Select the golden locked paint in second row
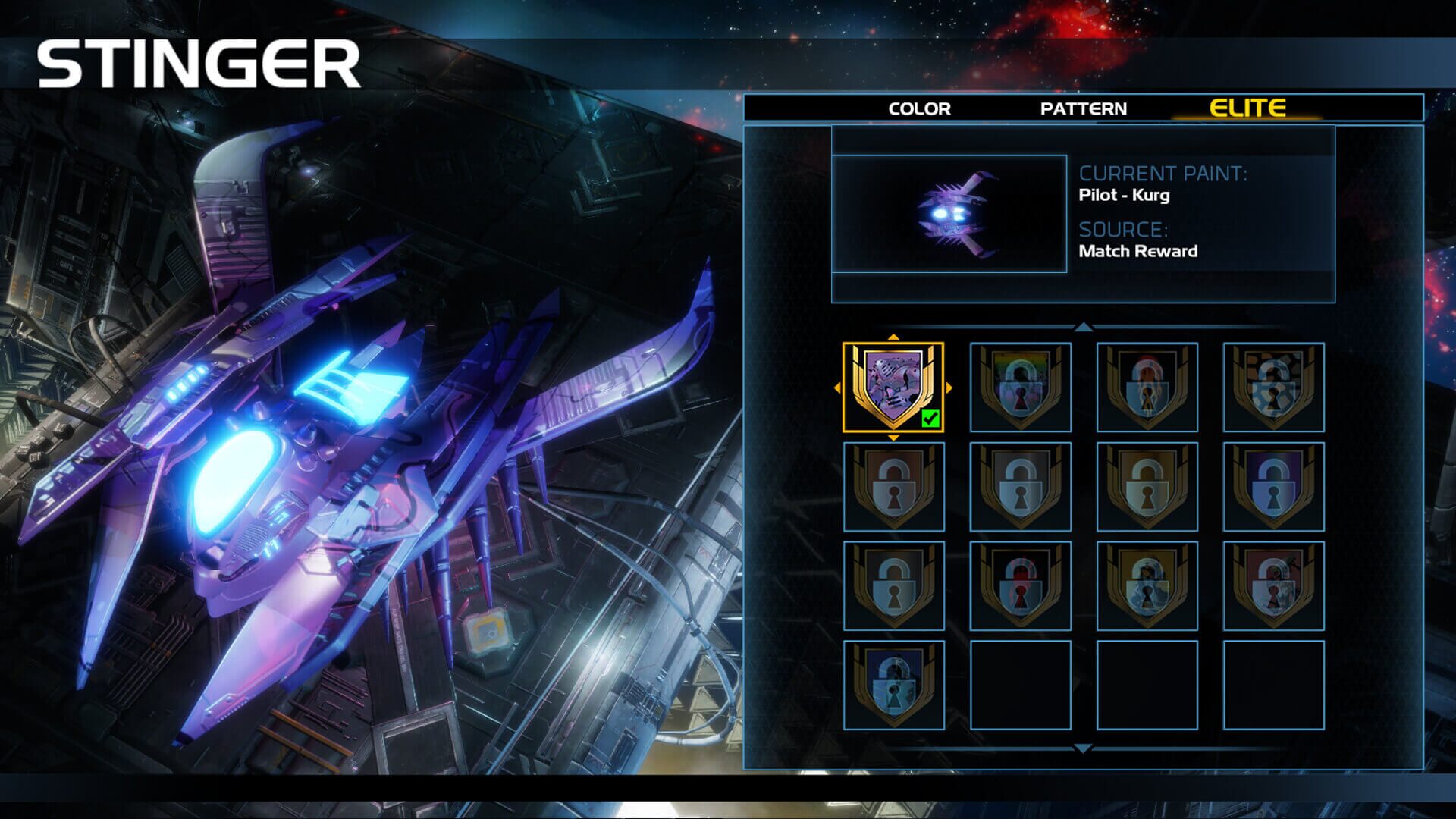The height and width of the screenshot is (819, 1456). coord(1147,484)
